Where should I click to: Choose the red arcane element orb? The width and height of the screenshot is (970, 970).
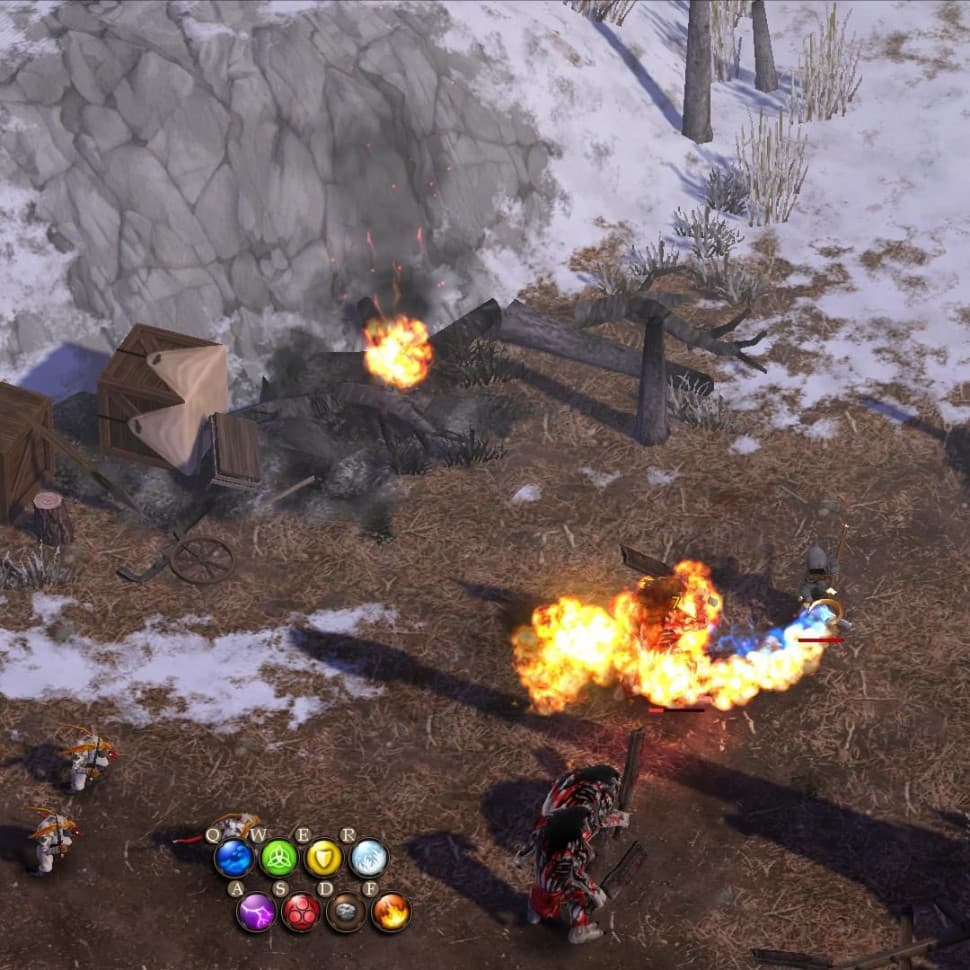pos(301,912)
